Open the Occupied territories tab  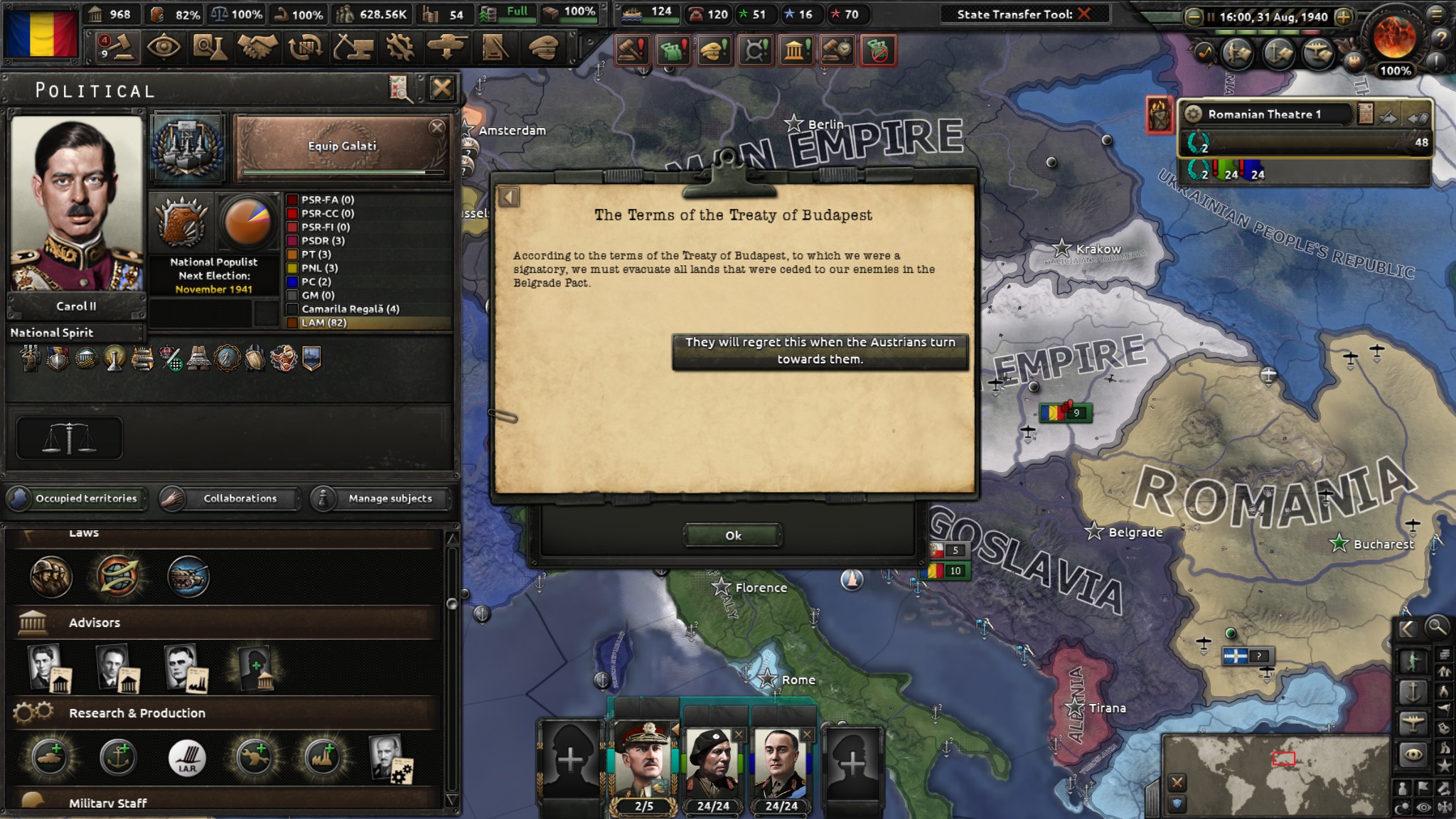(76, 498)
